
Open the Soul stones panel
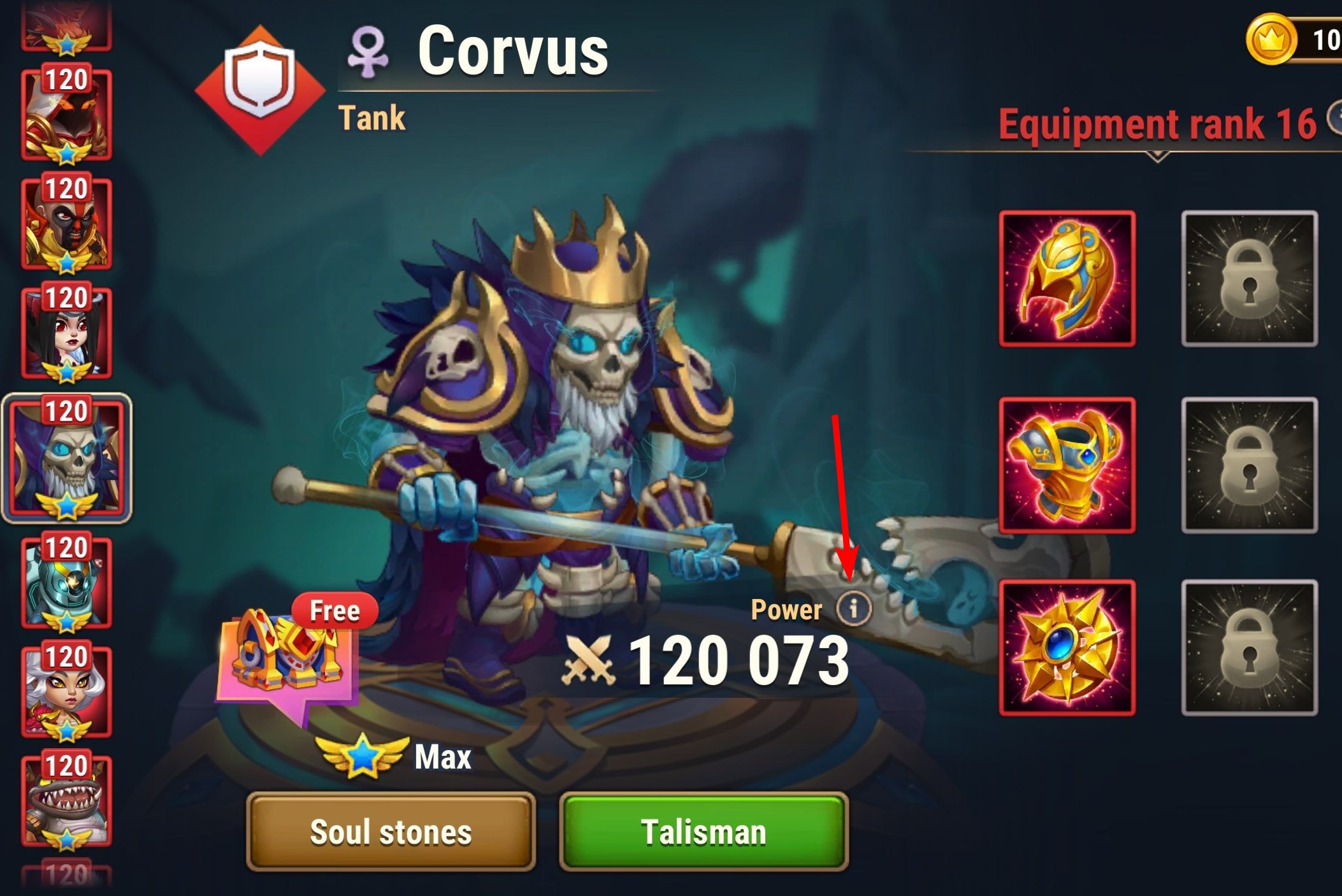click(x=391, y=831)
